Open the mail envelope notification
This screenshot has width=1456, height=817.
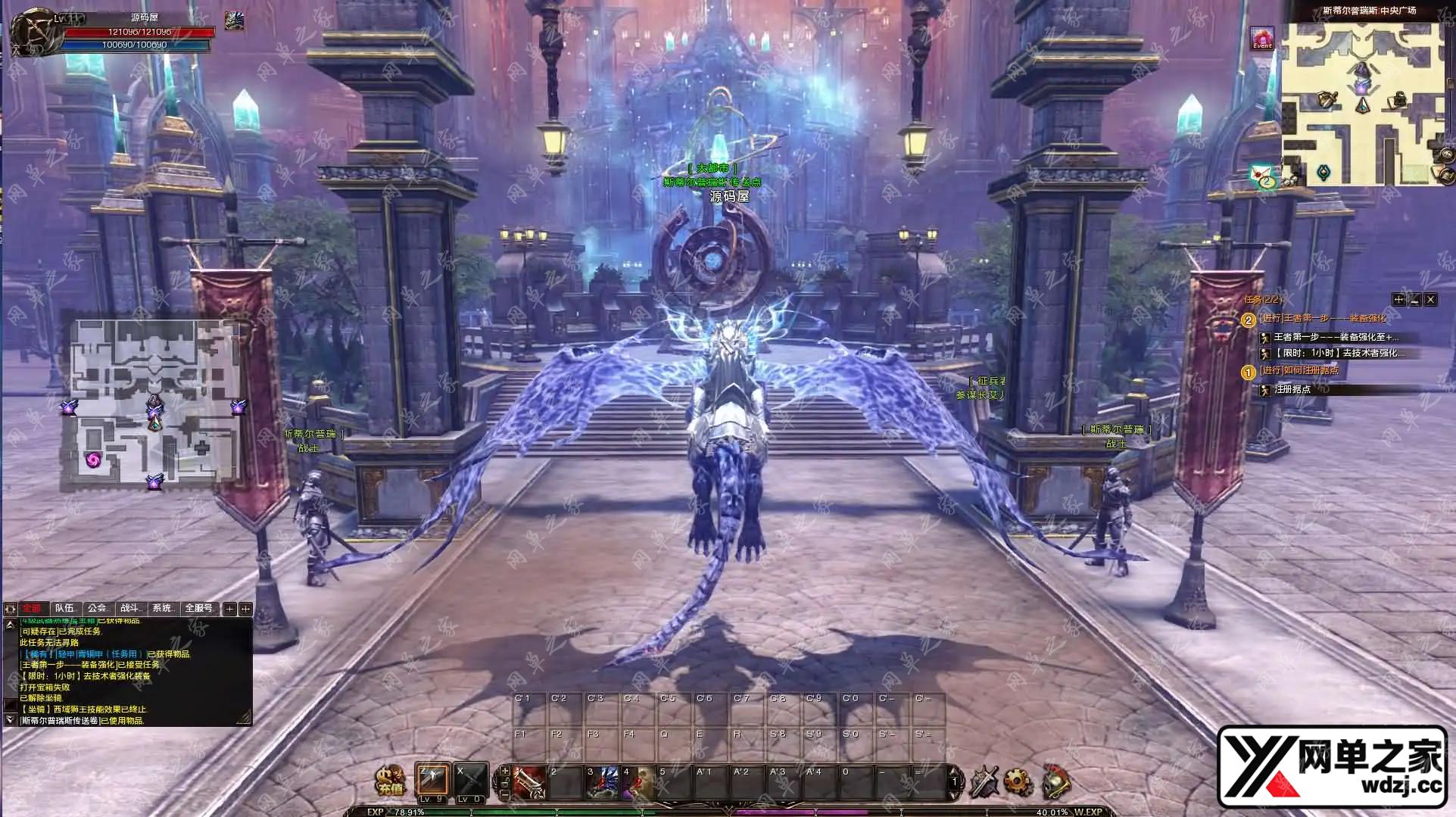(x=1262, y=176)
